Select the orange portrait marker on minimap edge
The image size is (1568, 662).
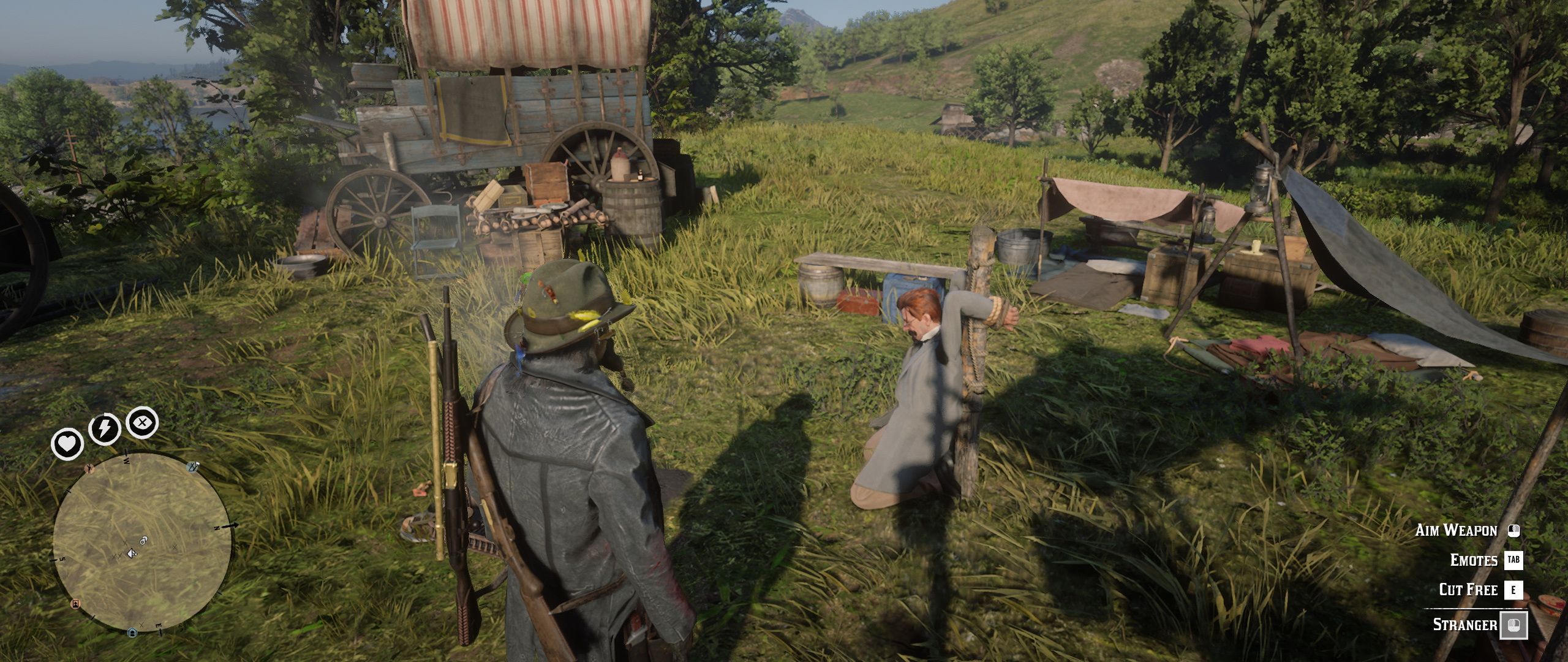[76, 604]
